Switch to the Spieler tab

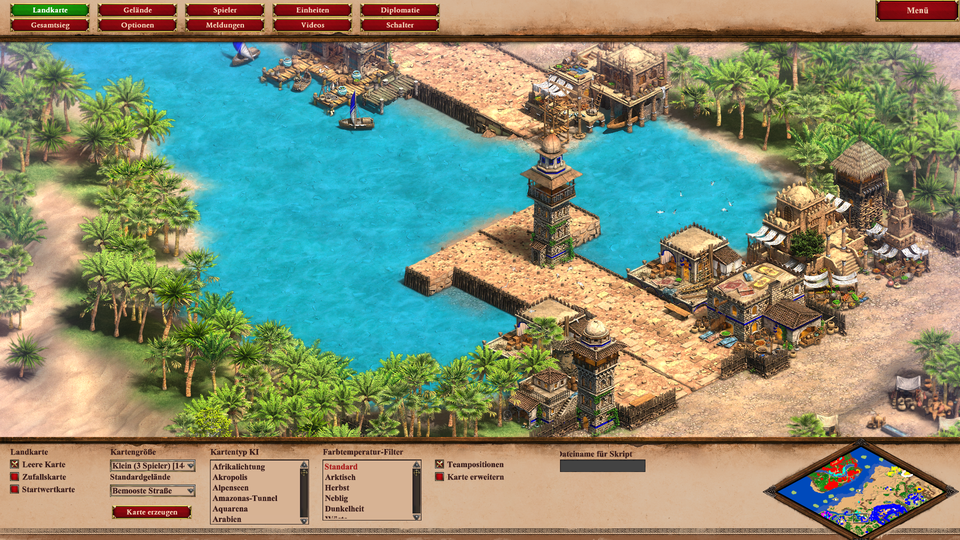pyautogui.click(x=225, y=10)
